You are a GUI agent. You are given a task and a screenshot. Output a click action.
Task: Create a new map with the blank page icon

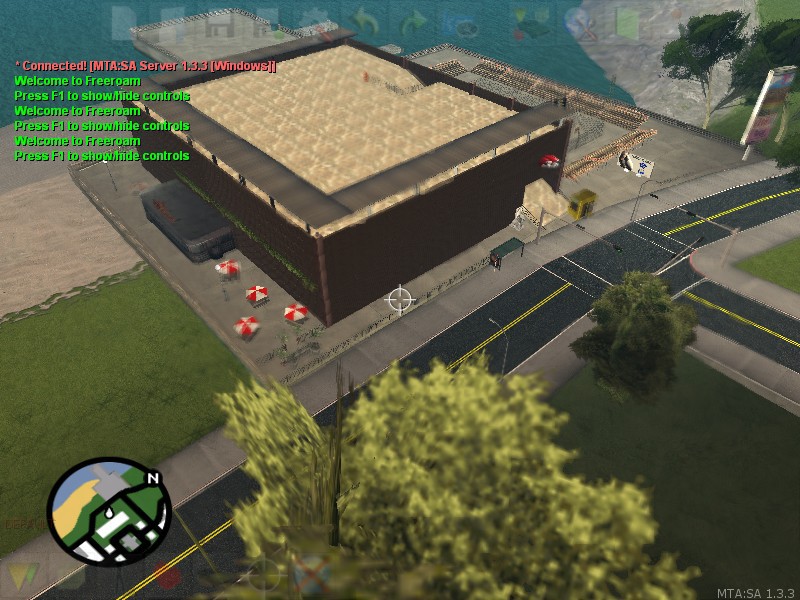(124, 24)
